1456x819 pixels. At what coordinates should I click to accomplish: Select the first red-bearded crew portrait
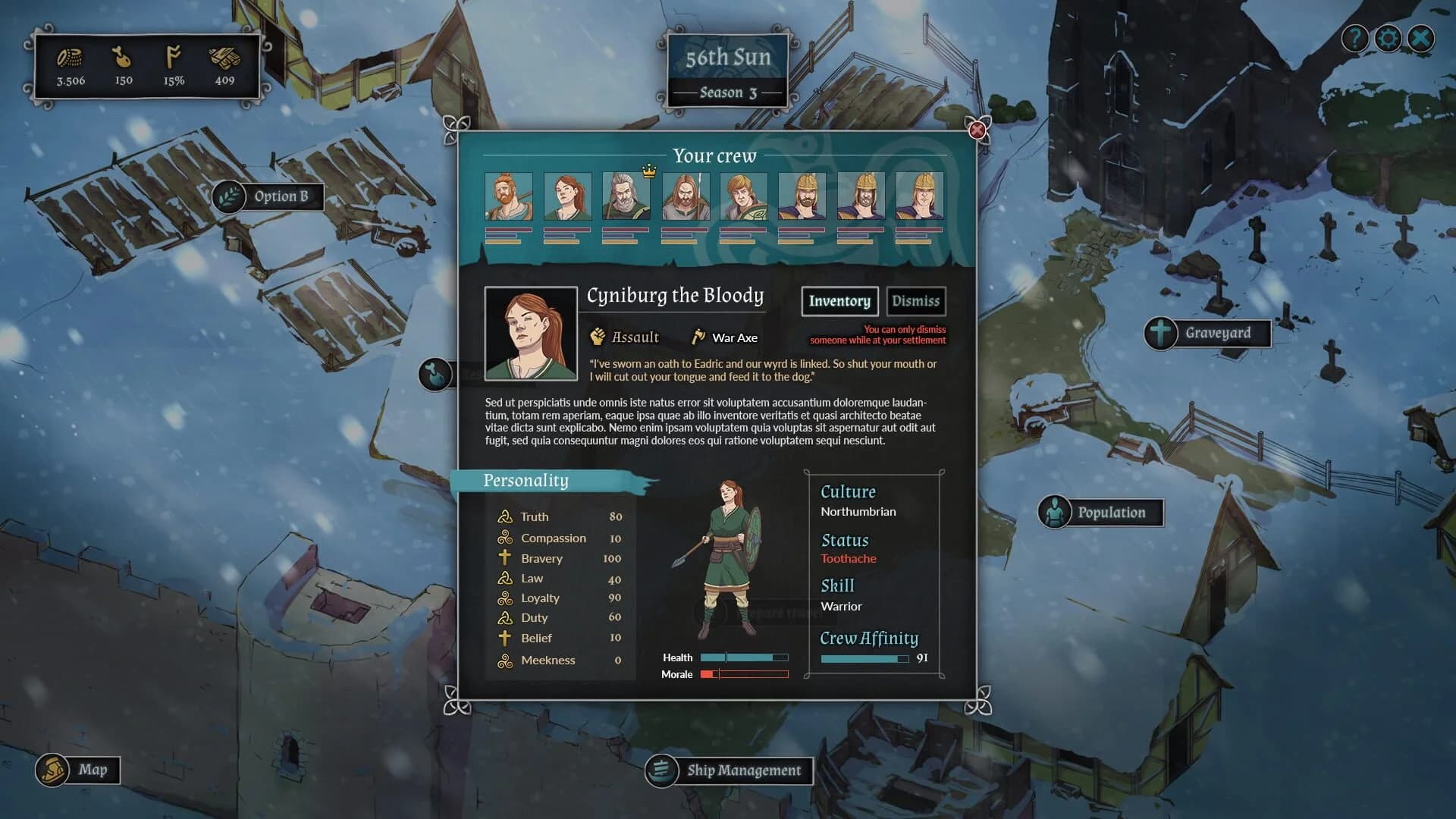pos(510,196)
